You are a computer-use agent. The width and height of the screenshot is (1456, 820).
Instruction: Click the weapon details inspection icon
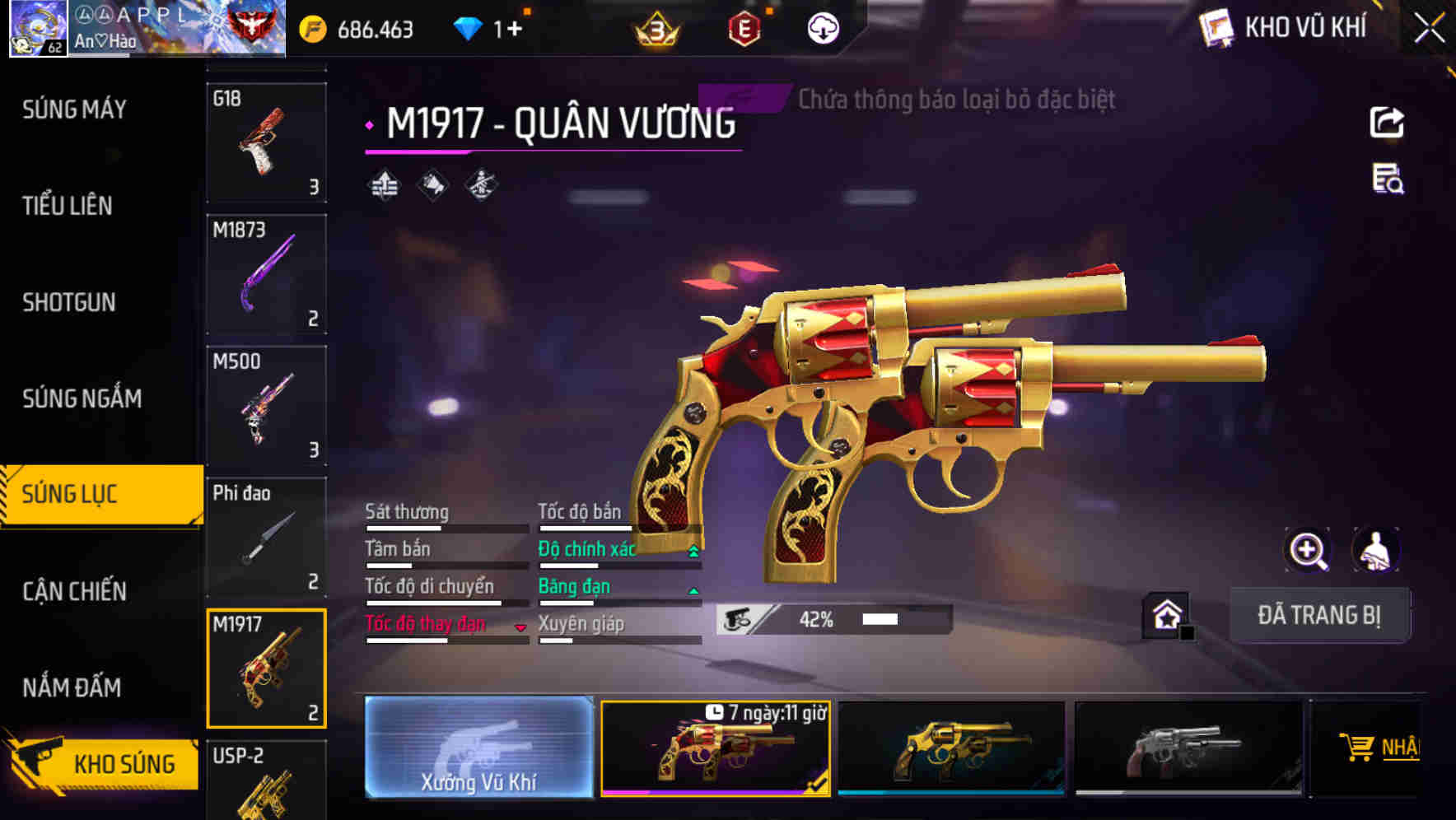pyautogui.click(x=1387, y=183)
